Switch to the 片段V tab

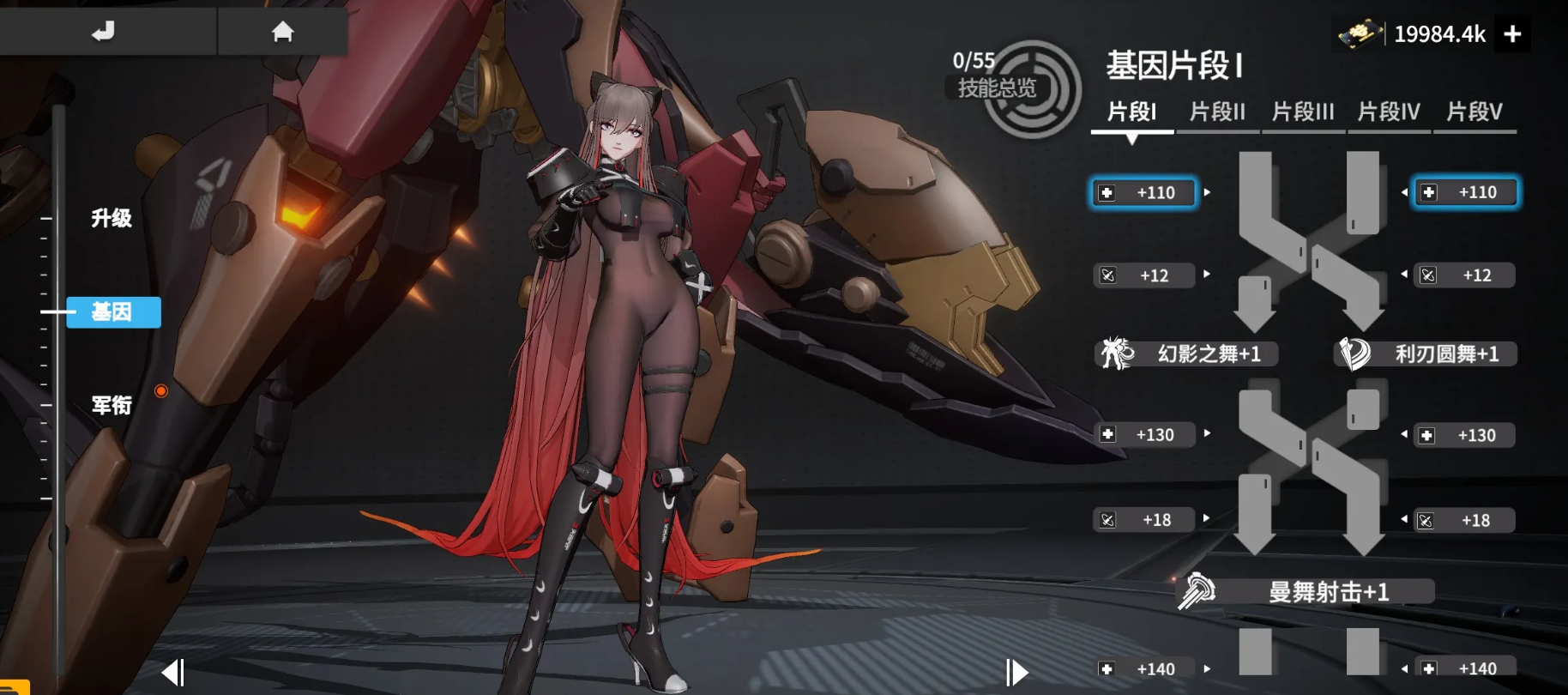click(1474, 112)
